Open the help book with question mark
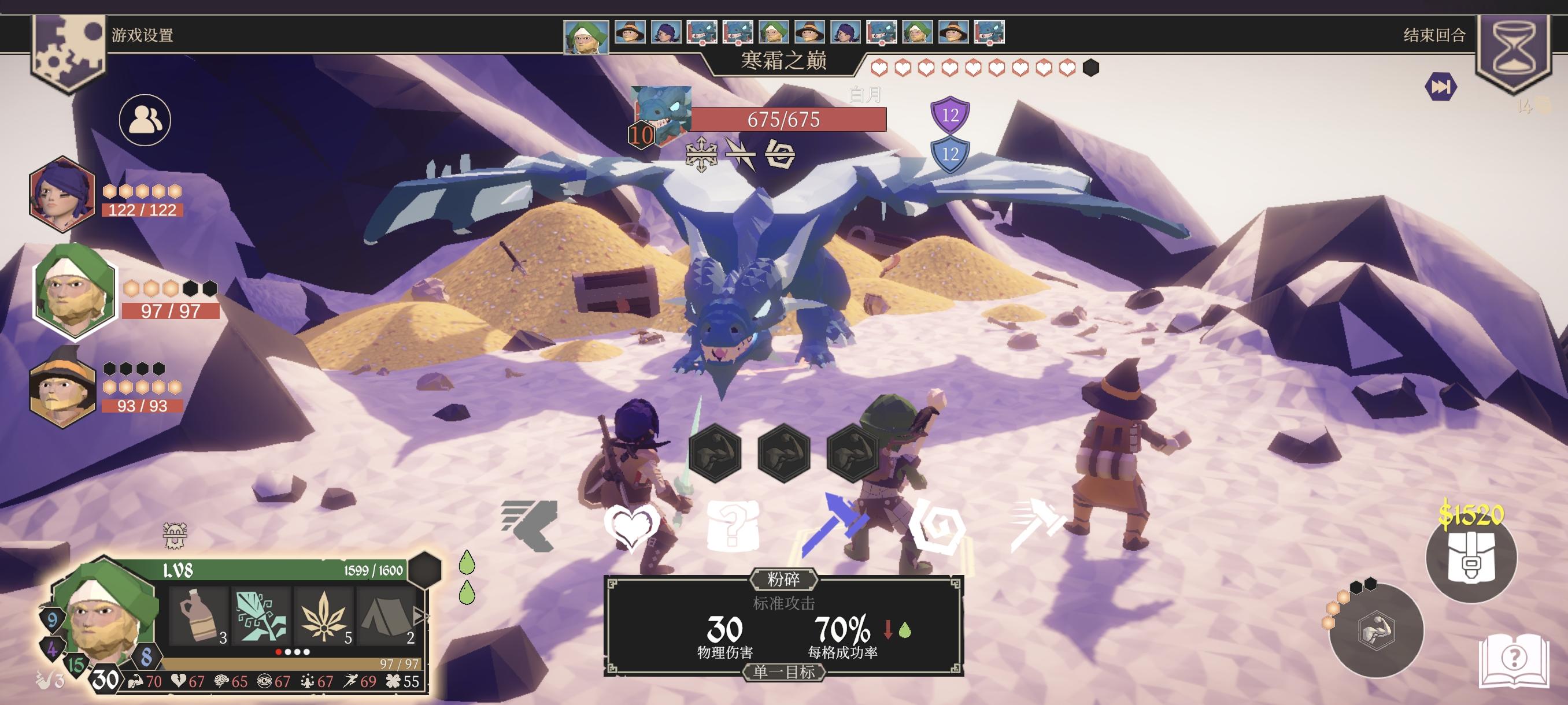 coord(1514,661)
